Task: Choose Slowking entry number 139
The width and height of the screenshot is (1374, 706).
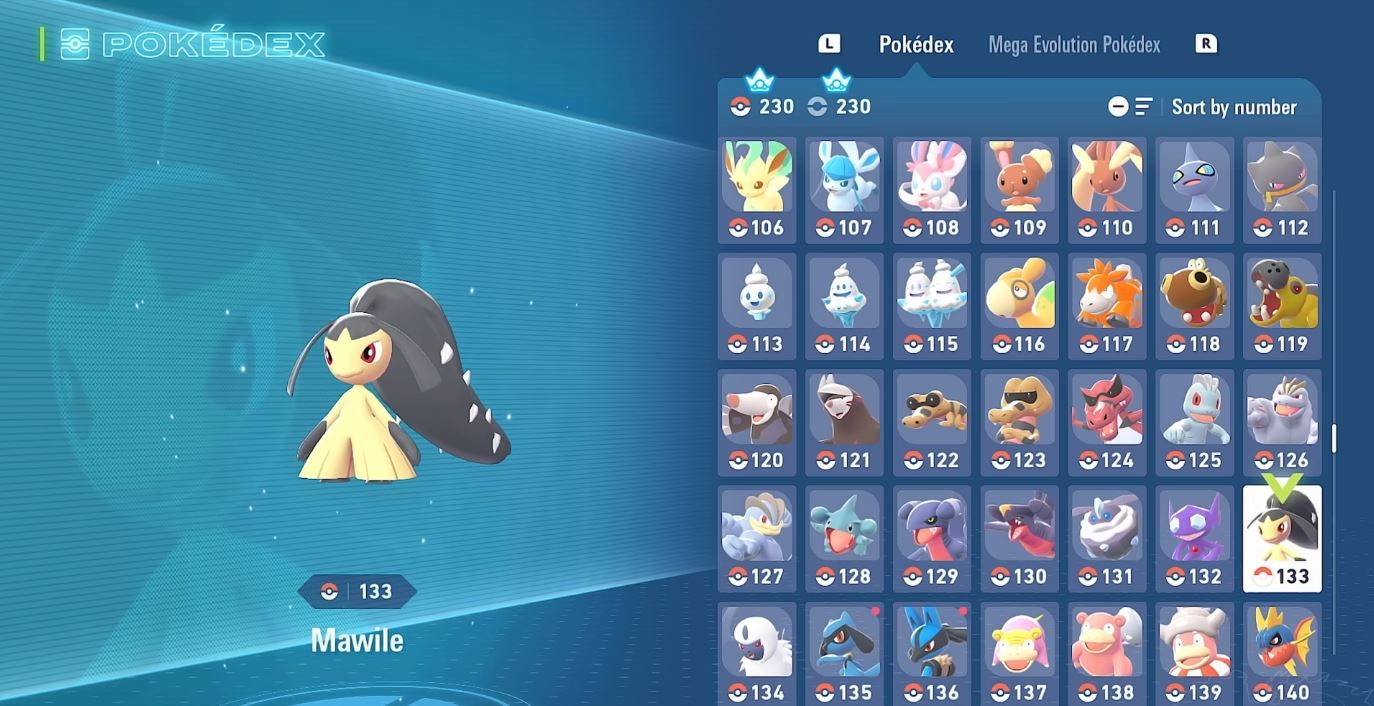Action: 1194,652
